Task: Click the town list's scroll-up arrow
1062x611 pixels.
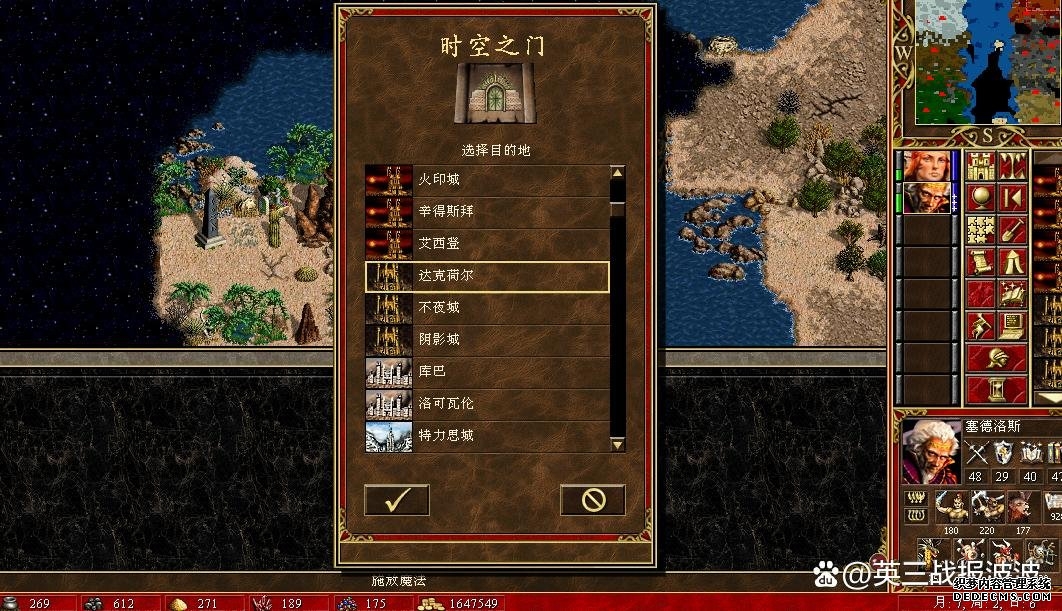Action: tap(617, 173)
